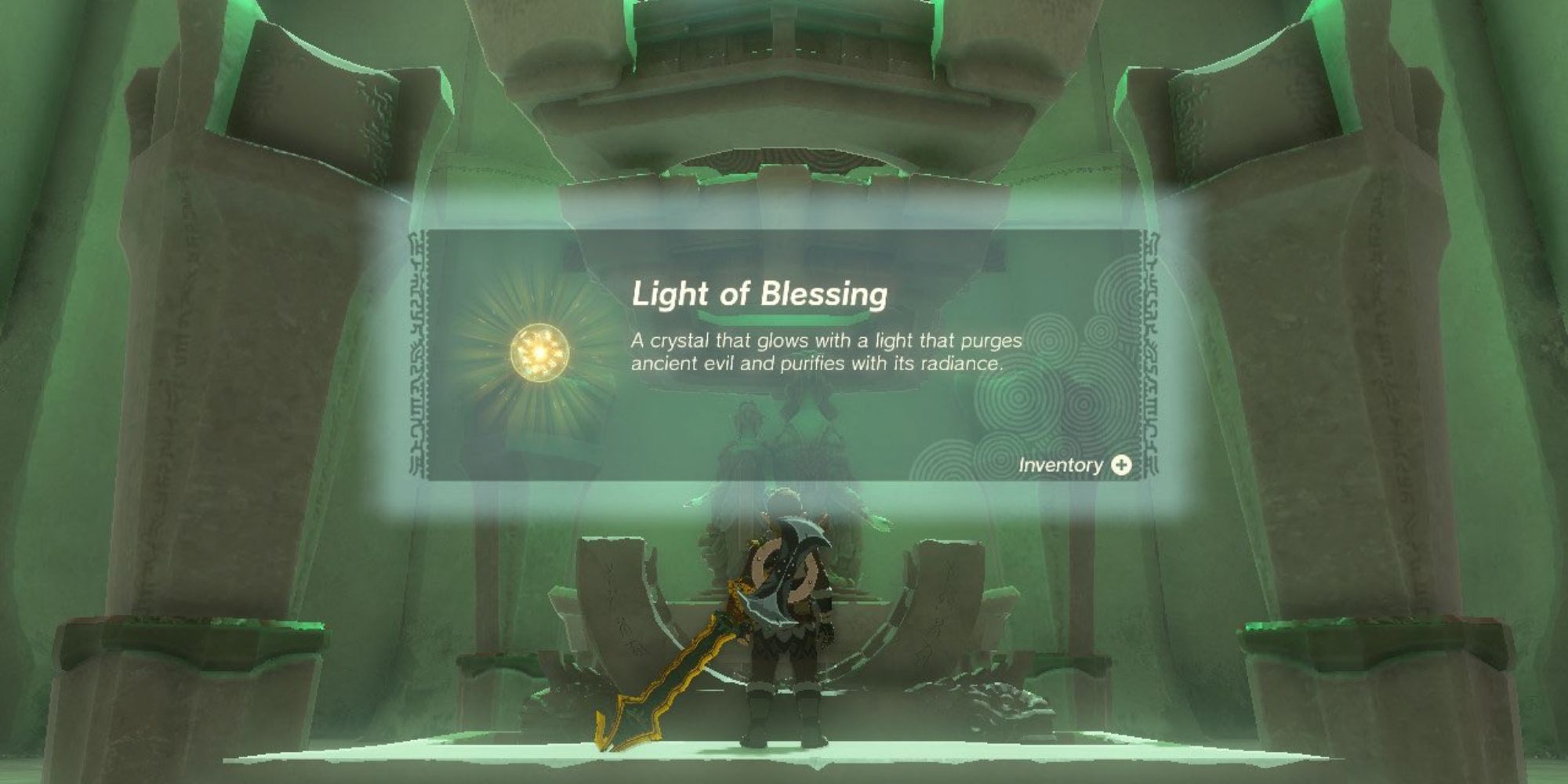Click the Zonai rune border on dialog right
The height and width of the screenshot is (784, 1568).
(1151, 353)
